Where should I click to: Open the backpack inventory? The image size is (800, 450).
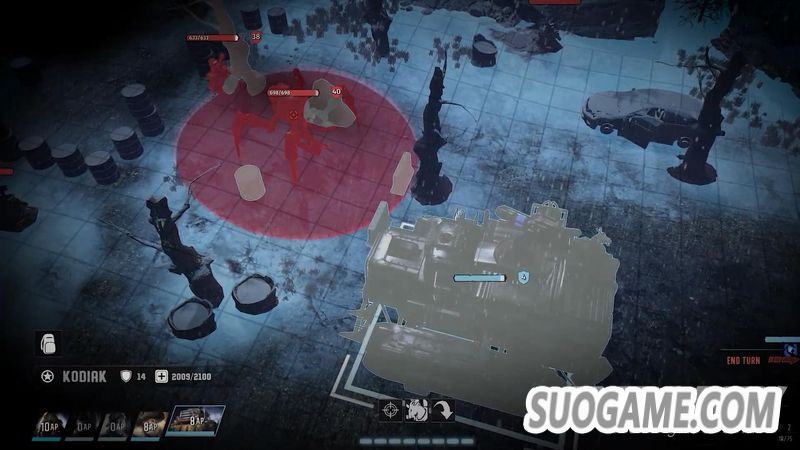pos(47,343)
